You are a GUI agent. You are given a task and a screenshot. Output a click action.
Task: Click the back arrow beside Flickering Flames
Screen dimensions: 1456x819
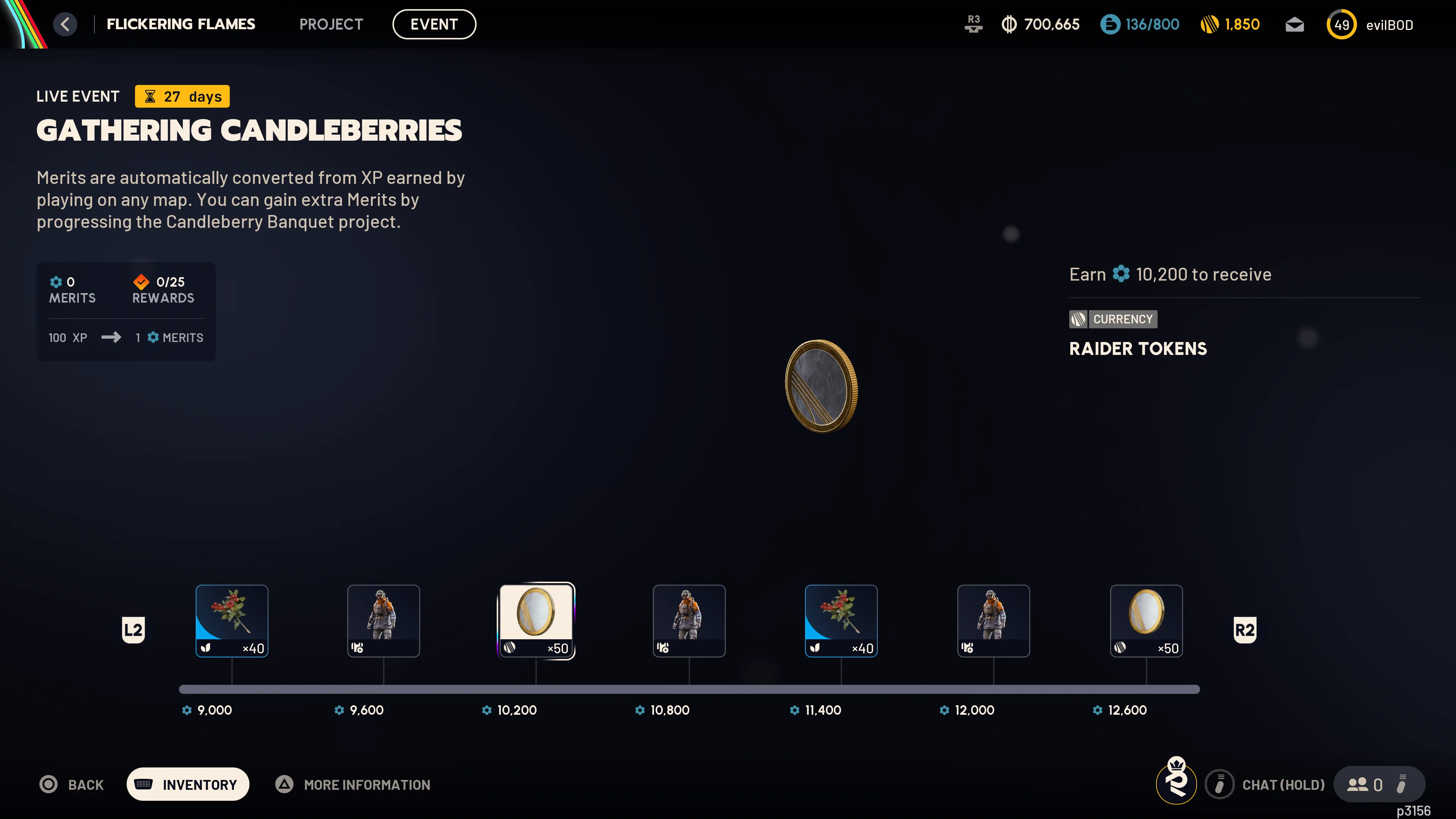(65, 24)
